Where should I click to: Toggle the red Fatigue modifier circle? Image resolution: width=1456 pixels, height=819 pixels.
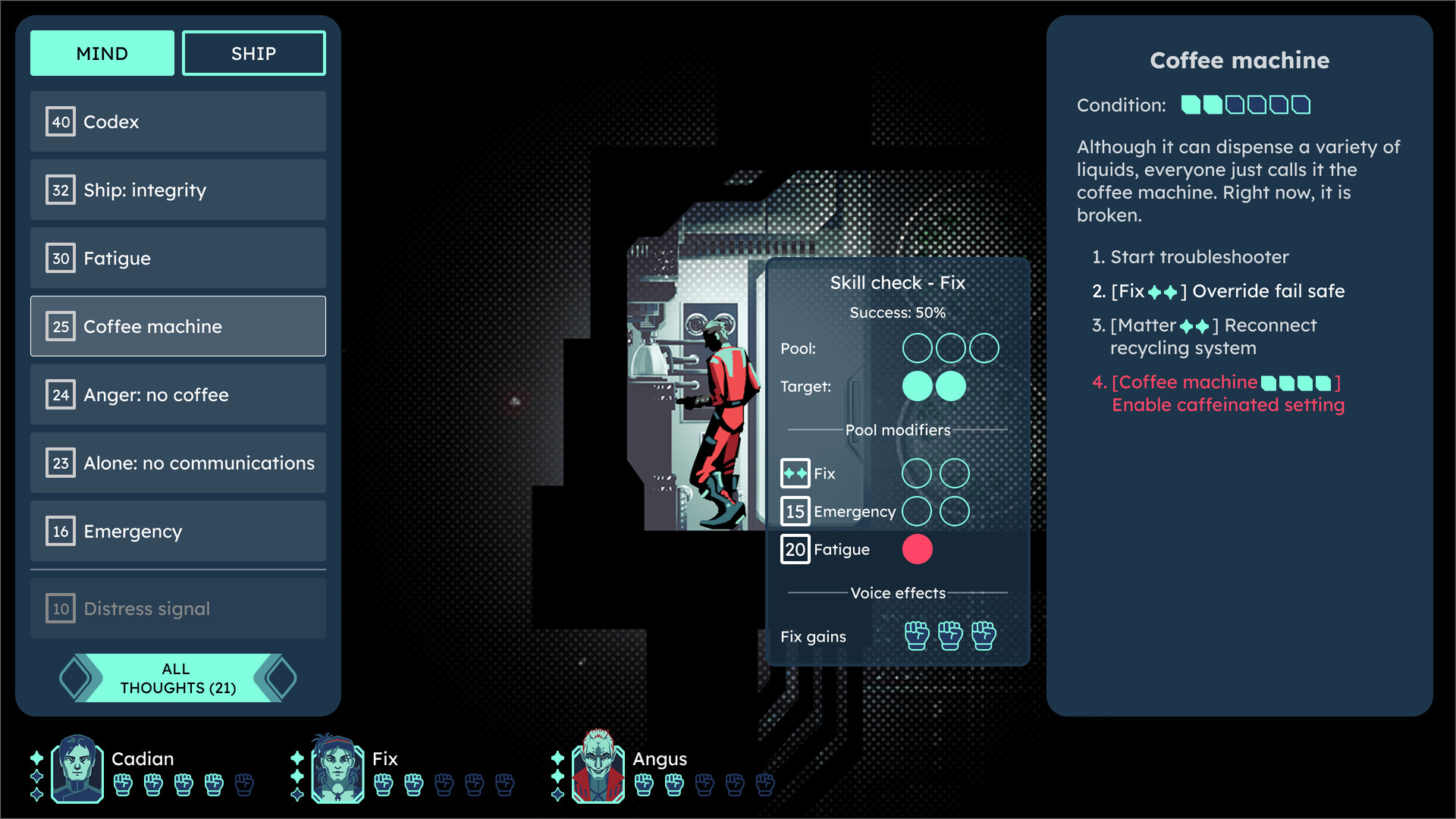click(917, 549)
